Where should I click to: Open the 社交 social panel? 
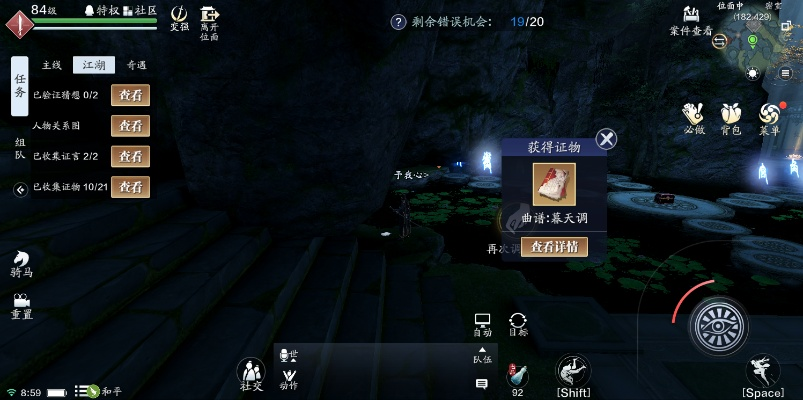(x=251, y=375)
